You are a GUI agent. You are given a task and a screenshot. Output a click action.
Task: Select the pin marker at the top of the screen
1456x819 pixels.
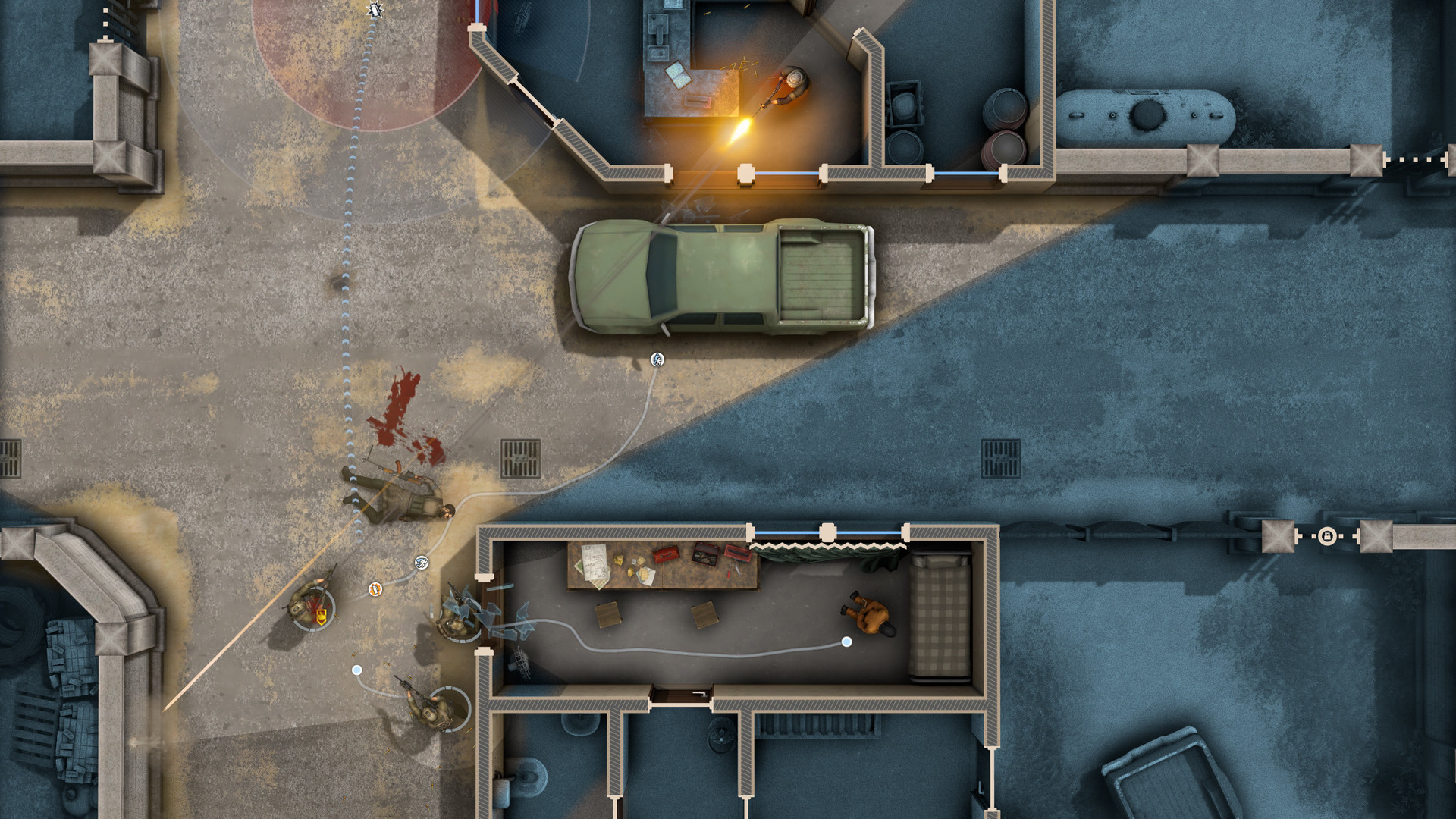click(x=373, y=11)
